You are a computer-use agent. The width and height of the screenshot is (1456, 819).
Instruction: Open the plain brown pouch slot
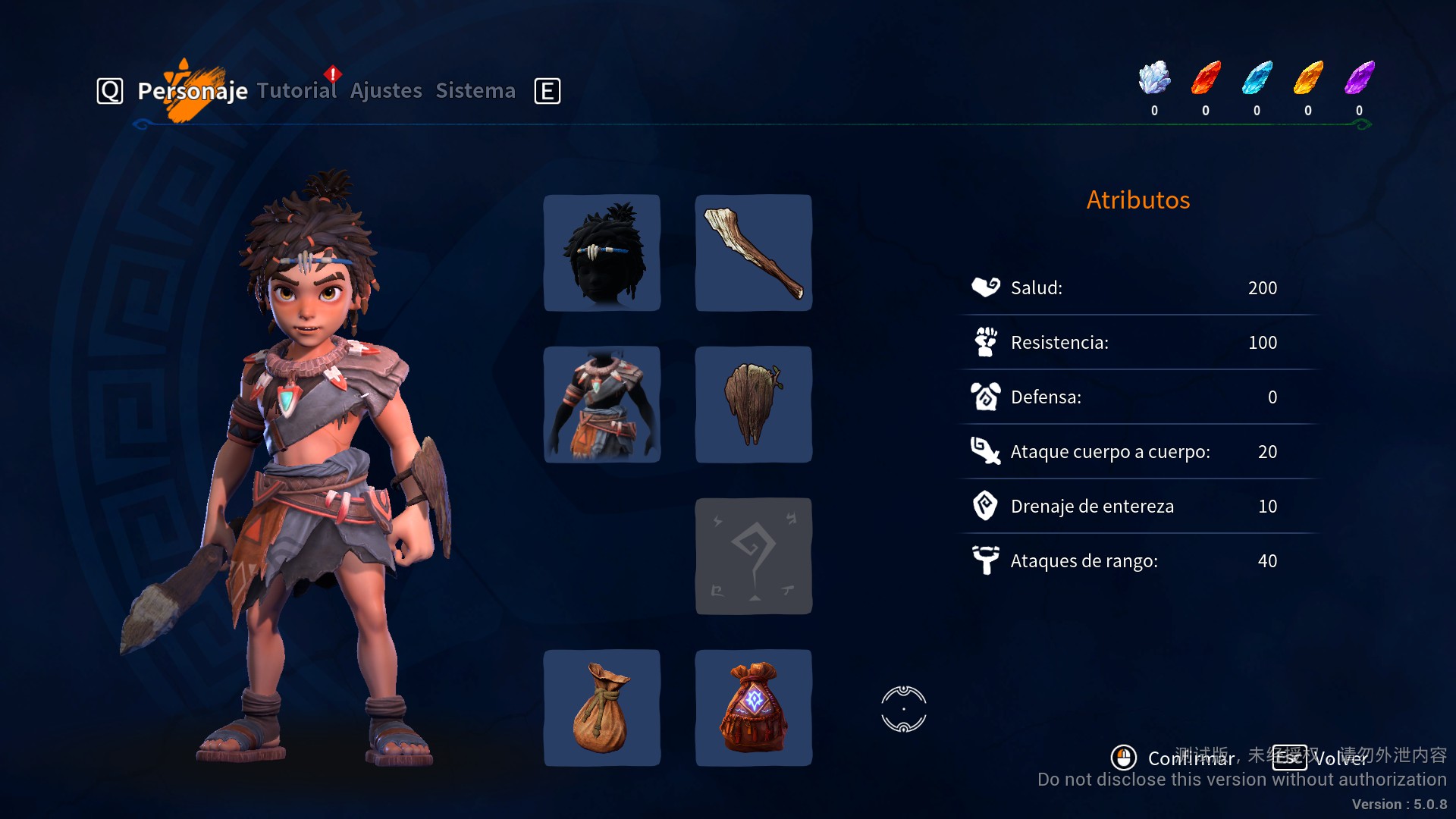[602, 708]
